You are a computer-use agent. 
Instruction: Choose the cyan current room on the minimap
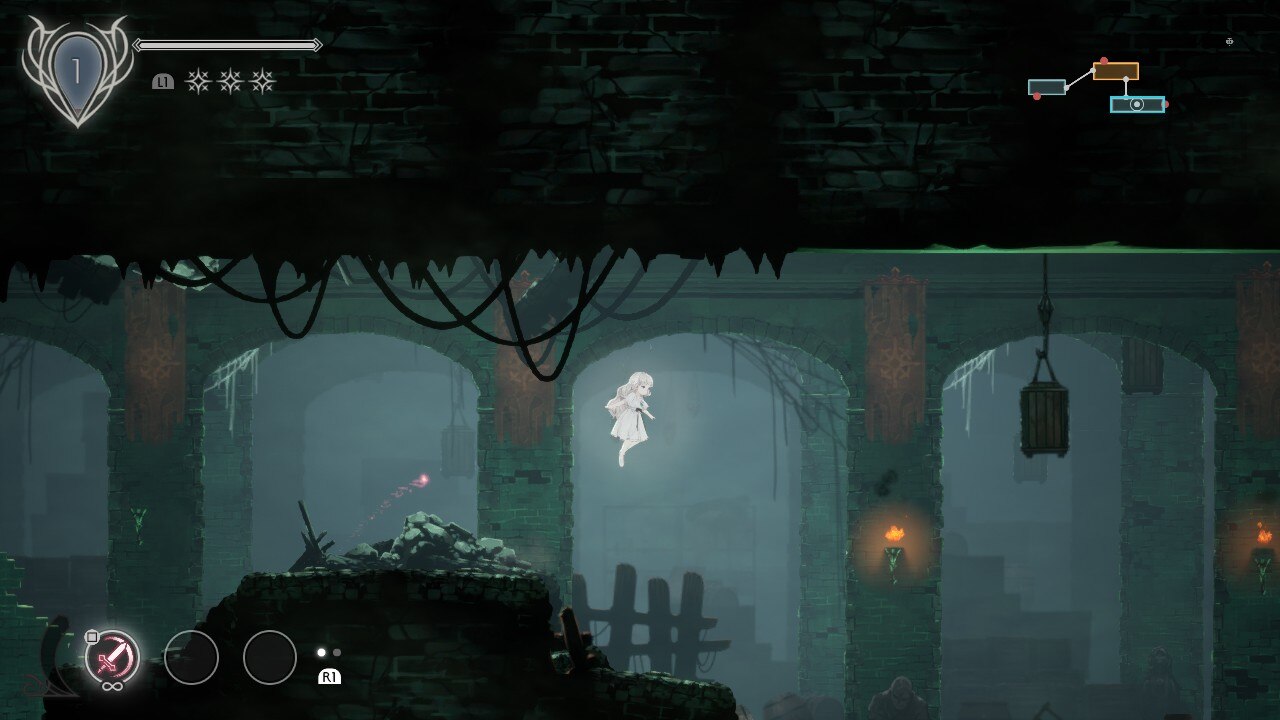pyautogui.click(x=1137, y=104)
